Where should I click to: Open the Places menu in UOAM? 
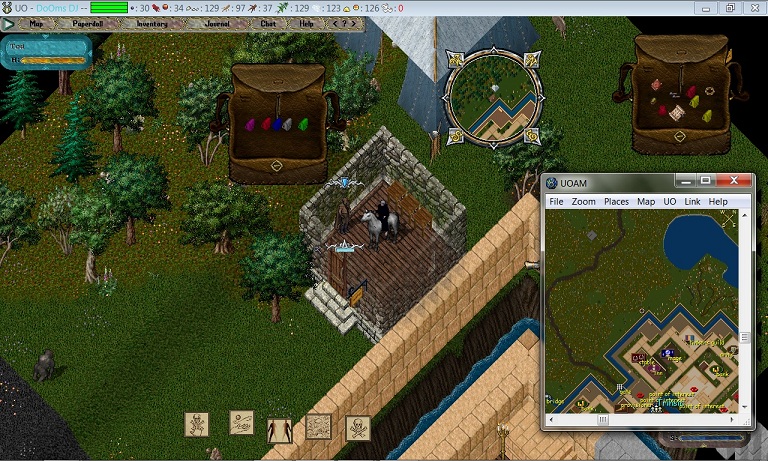(x=616, y=202)
